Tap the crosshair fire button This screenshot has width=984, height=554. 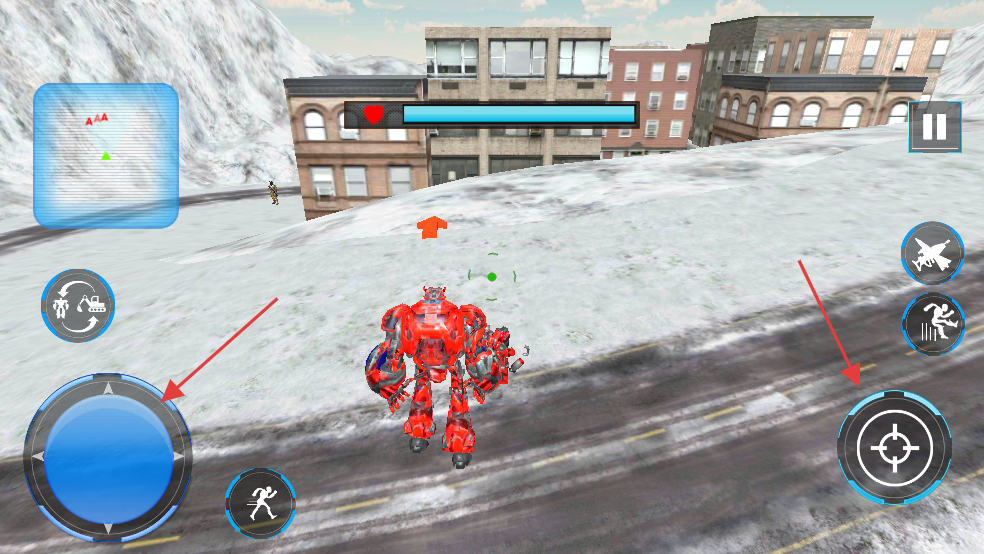tap(893, 446)
